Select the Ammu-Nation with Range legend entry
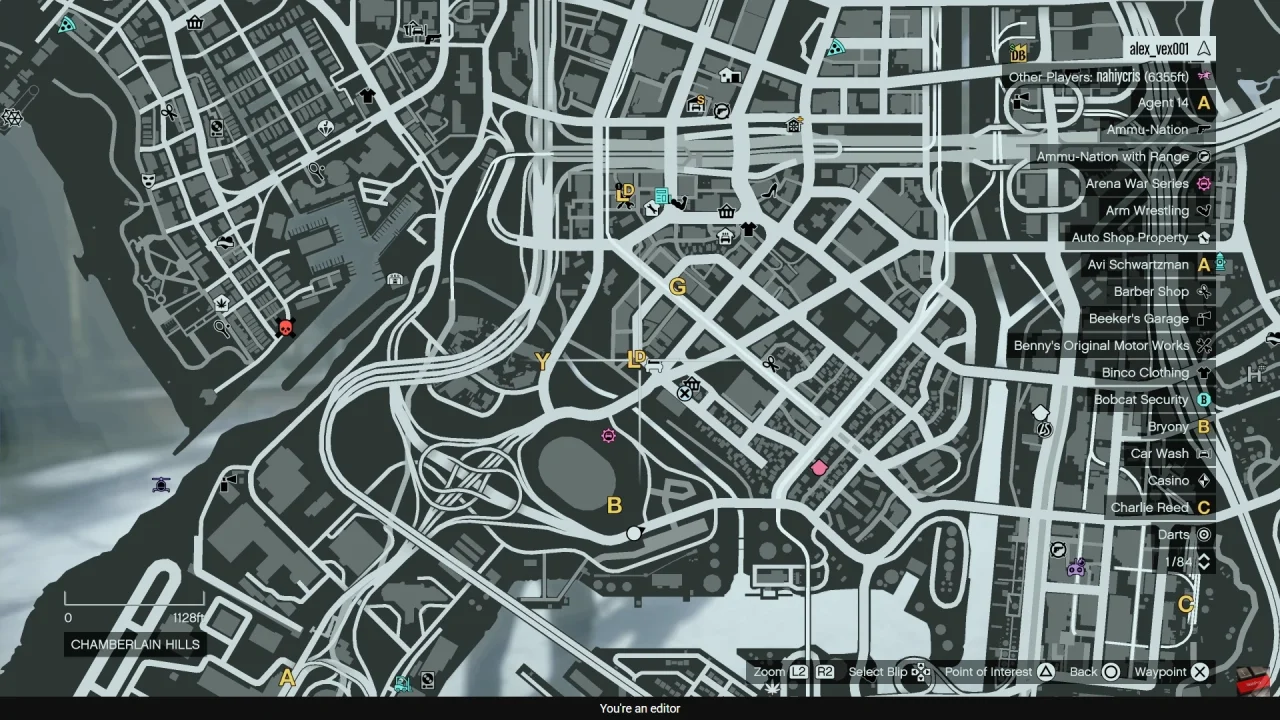 [x=1113, y=156]
